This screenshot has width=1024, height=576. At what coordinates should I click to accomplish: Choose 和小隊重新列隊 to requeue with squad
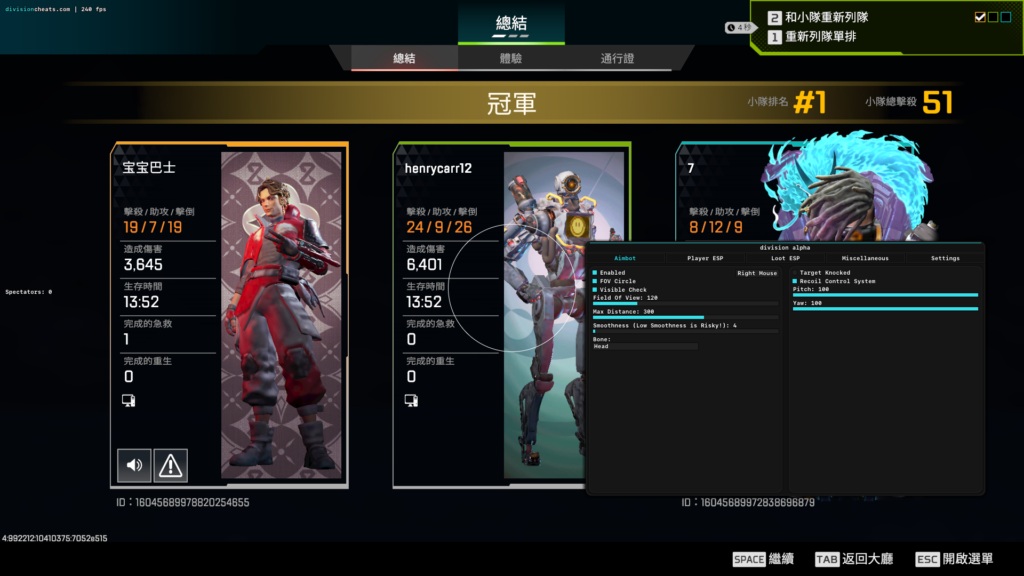click(829, 17)
